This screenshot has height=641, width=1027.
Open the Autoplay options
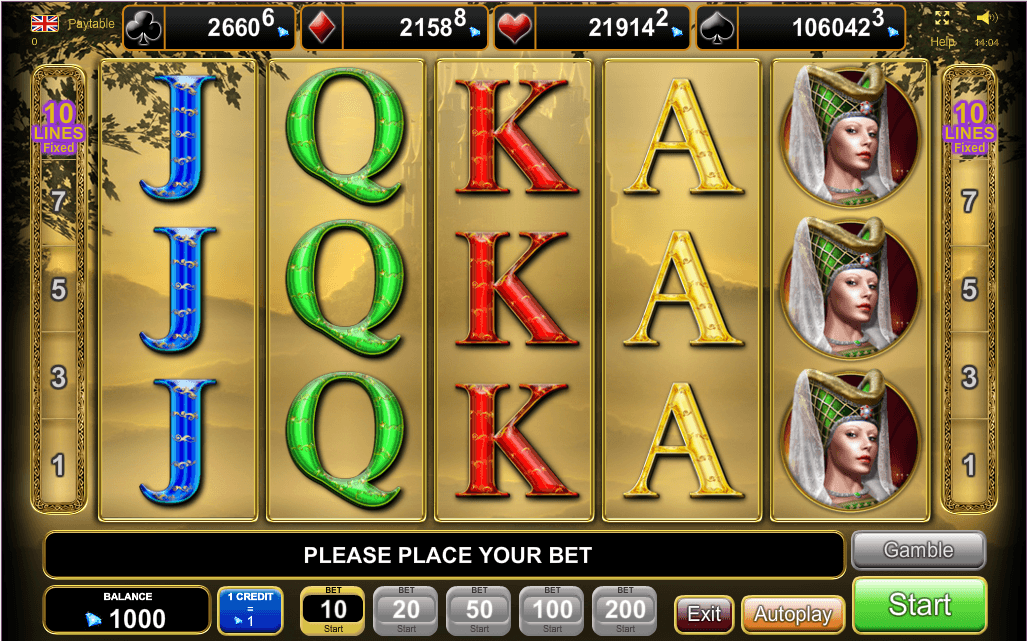point(792,613)
